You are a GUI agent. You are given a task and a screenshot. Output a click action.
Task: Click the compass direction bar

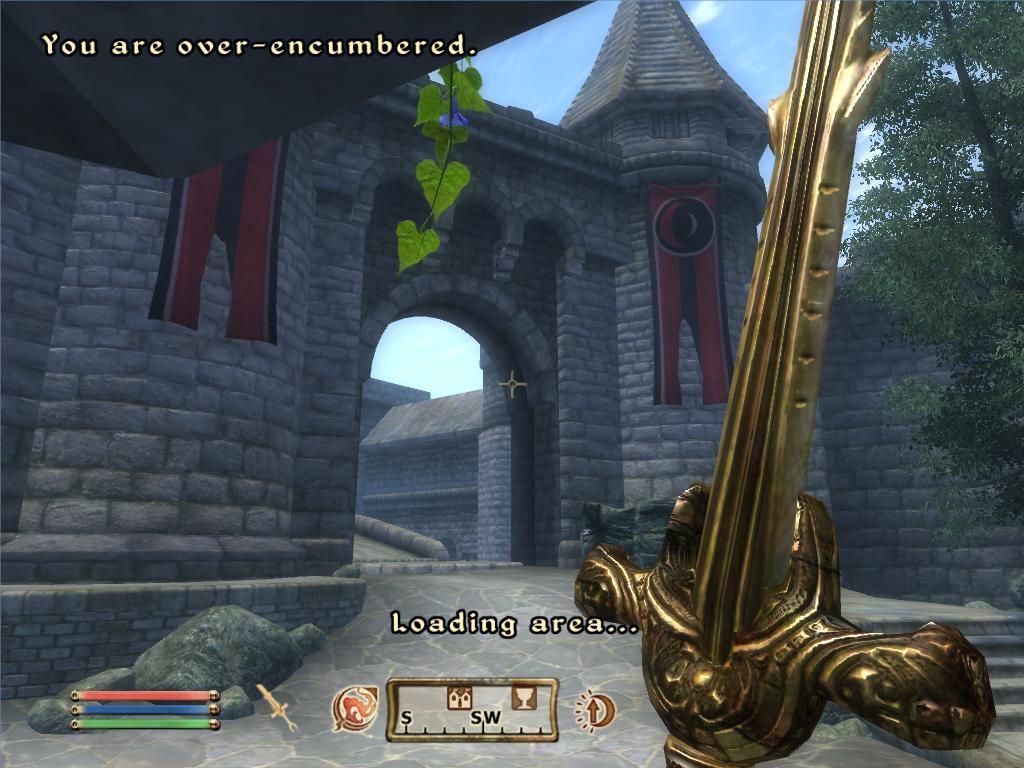[x=472, y=710]
